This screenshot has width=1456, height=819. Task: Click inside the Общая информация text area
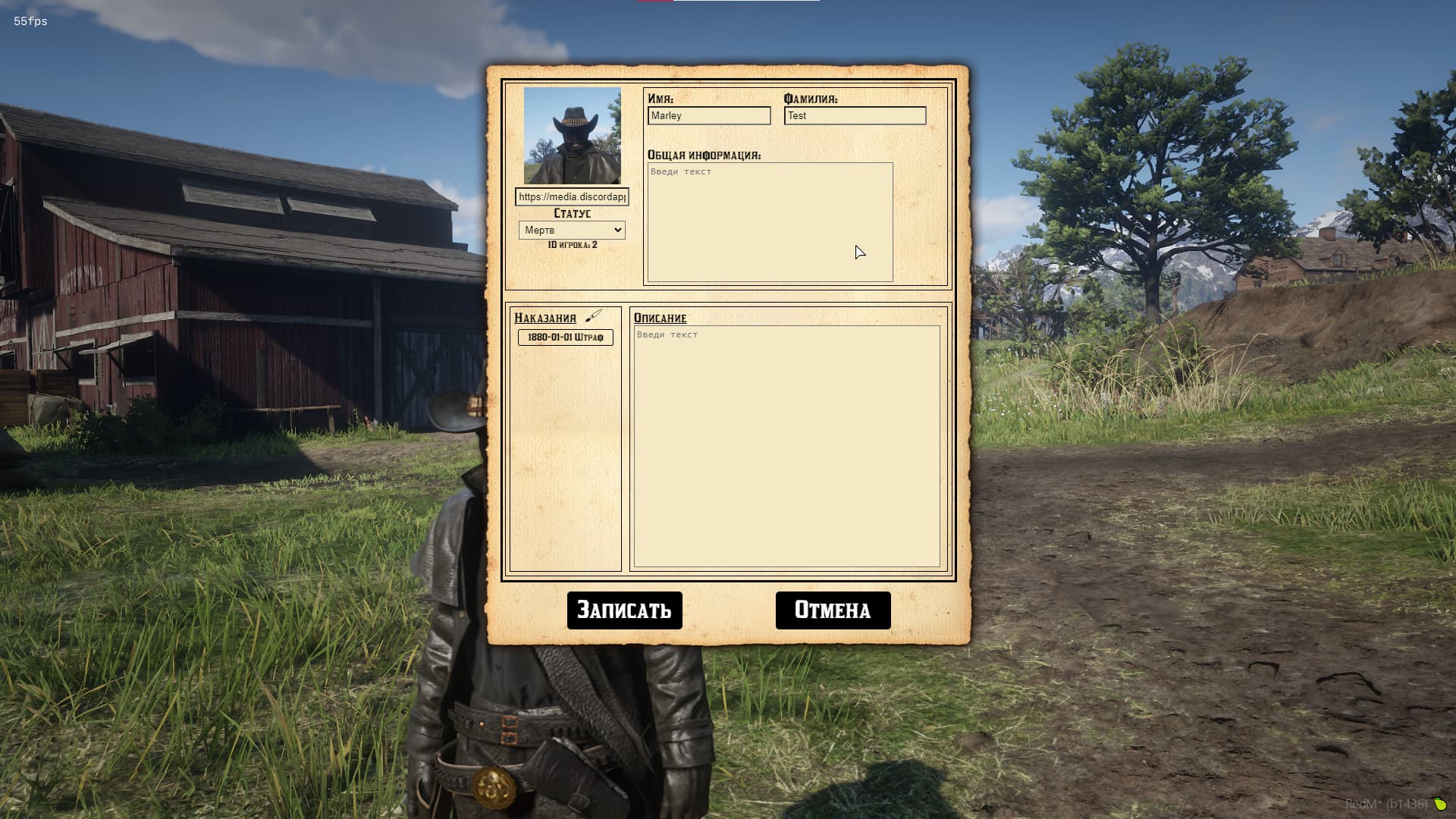(x=768, y=220)
